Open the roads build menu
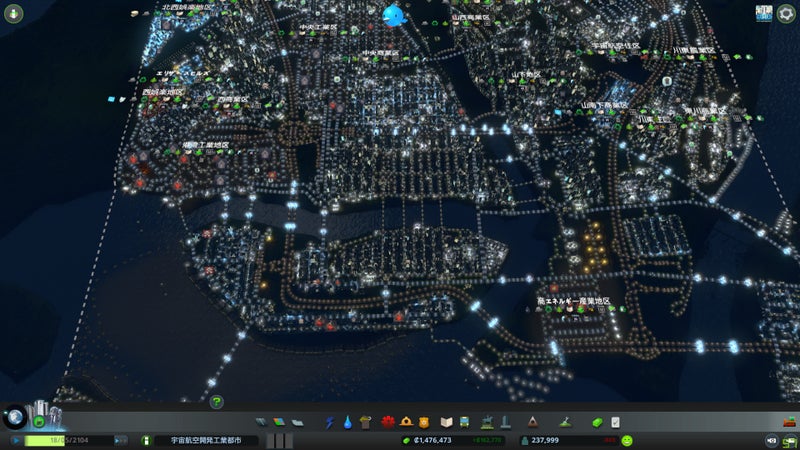Screen dimensions: 800x450 (x=262, y=422)
